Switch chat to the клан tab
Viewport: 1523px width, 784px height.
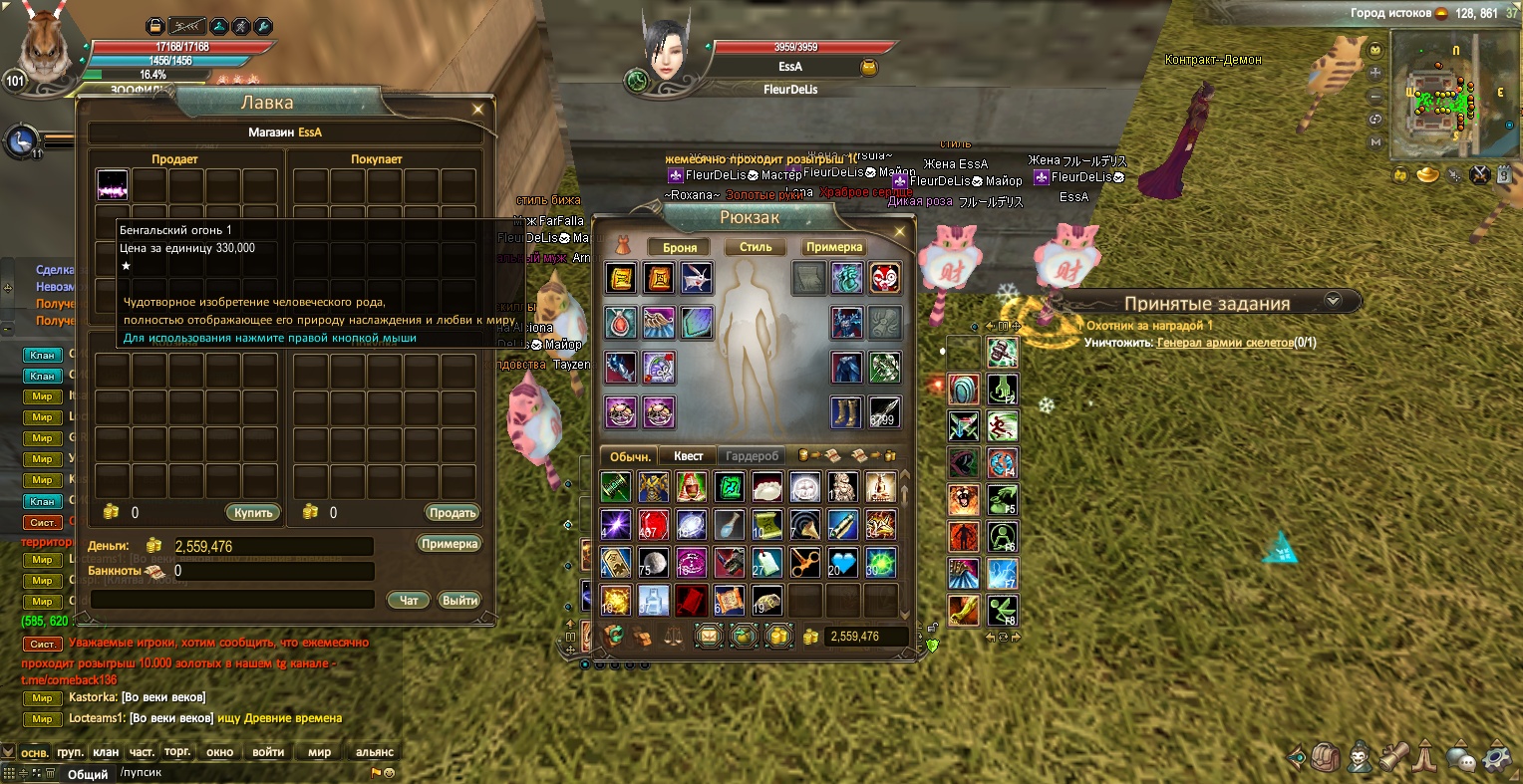105,752
